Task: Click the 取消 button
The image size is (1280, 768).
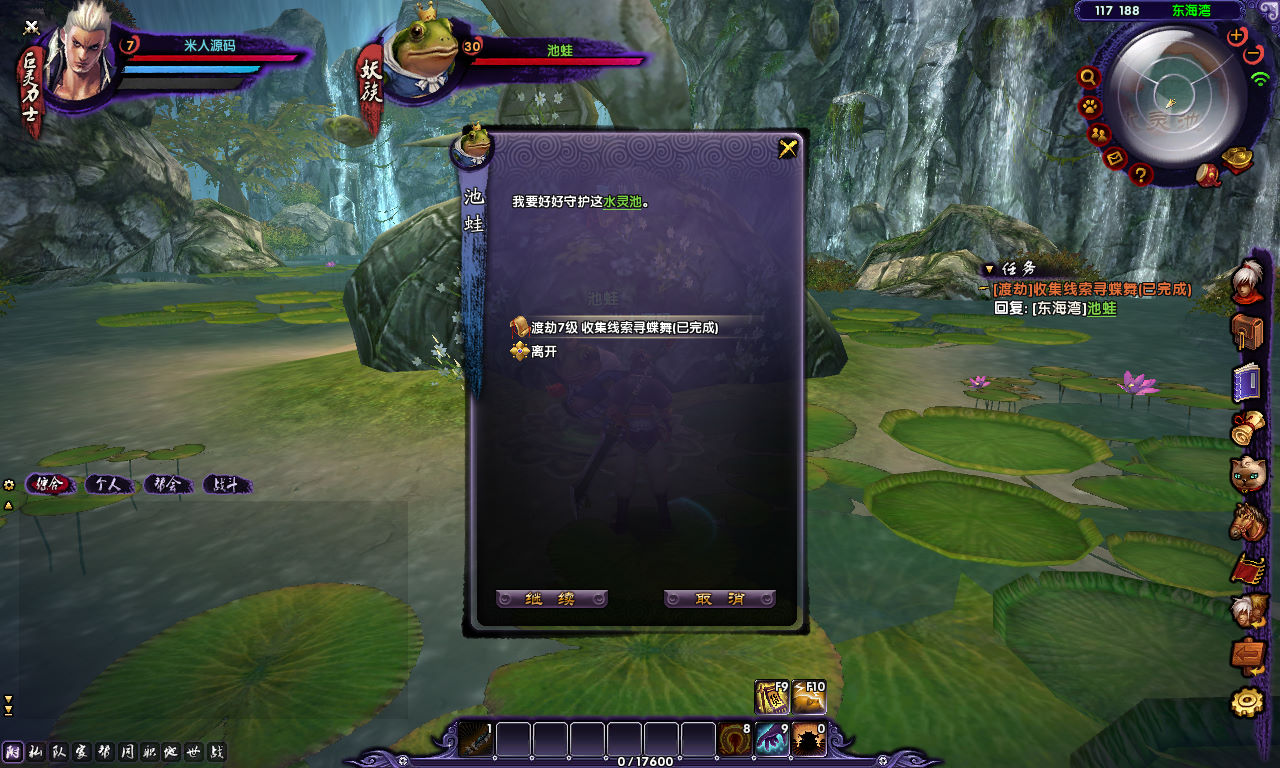Action: click(720, 599)
